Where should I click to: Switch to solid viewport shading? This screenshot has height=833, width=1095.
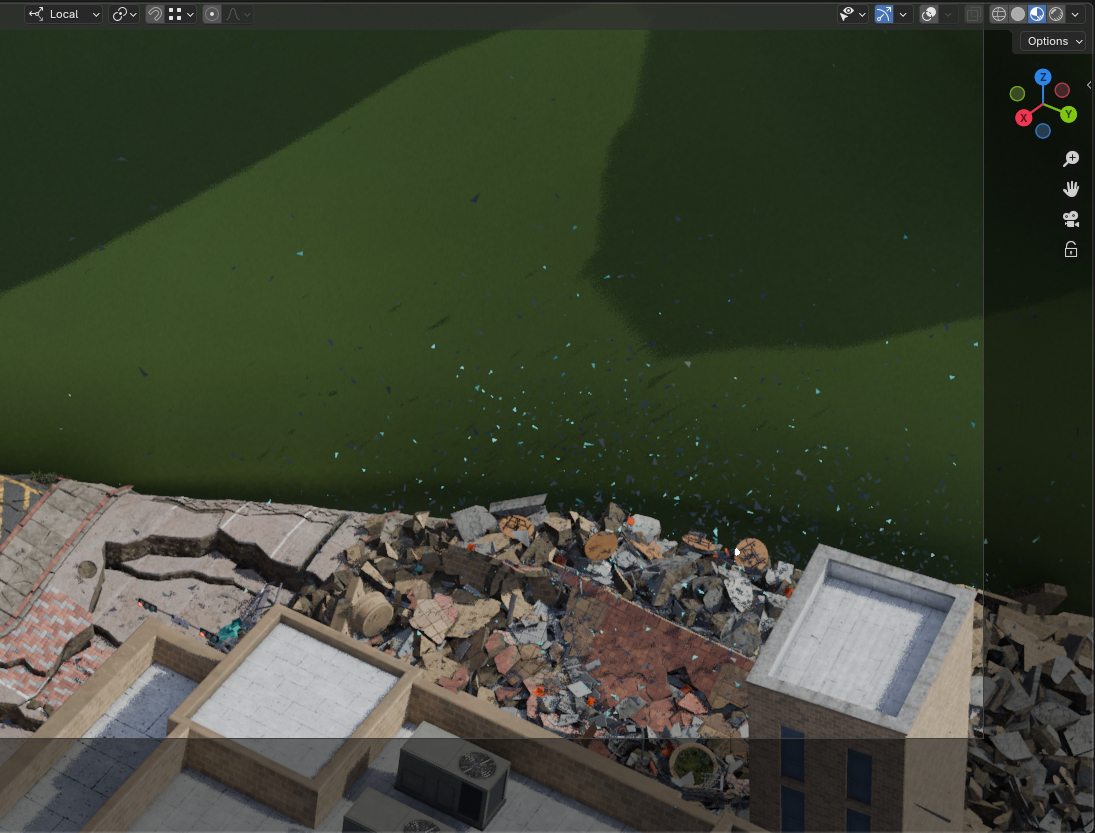pyautogui.click(x=1017, y=14)
